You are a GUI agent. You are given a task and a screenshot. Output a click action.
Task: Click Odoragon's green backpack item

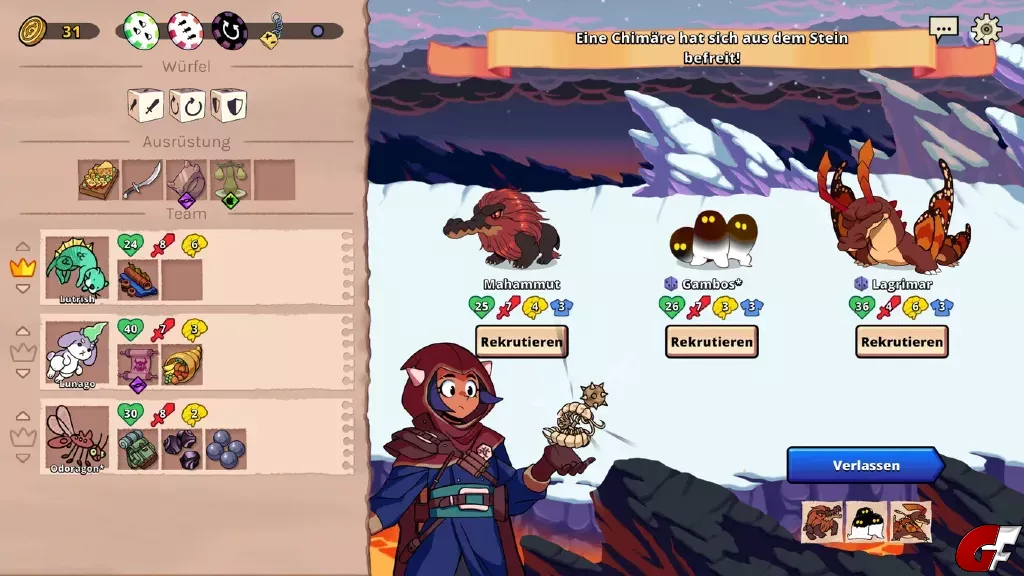pos(138,449)
